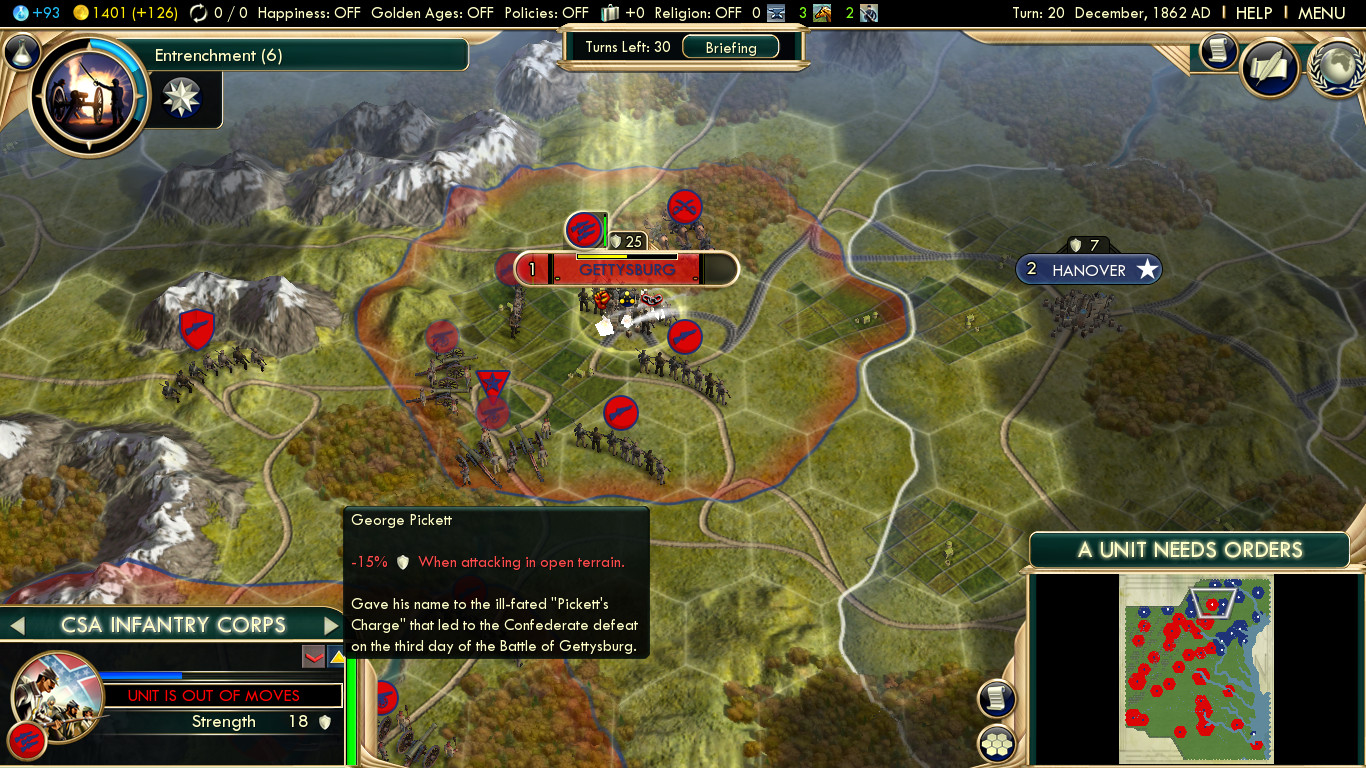Click the Briefing button

coord(731,47)
